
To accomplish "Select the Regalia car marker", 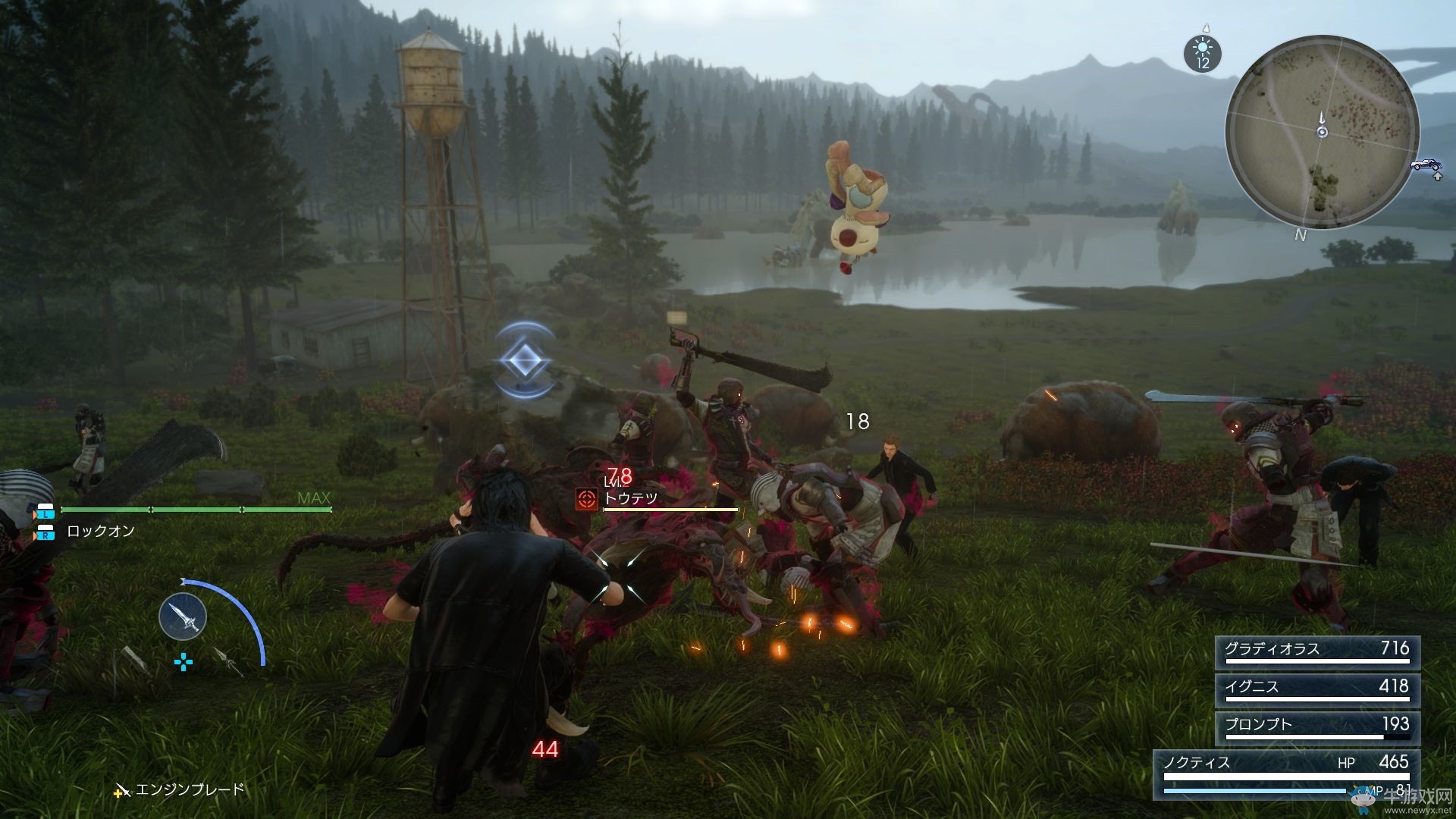I will [x=1426, y=165].
